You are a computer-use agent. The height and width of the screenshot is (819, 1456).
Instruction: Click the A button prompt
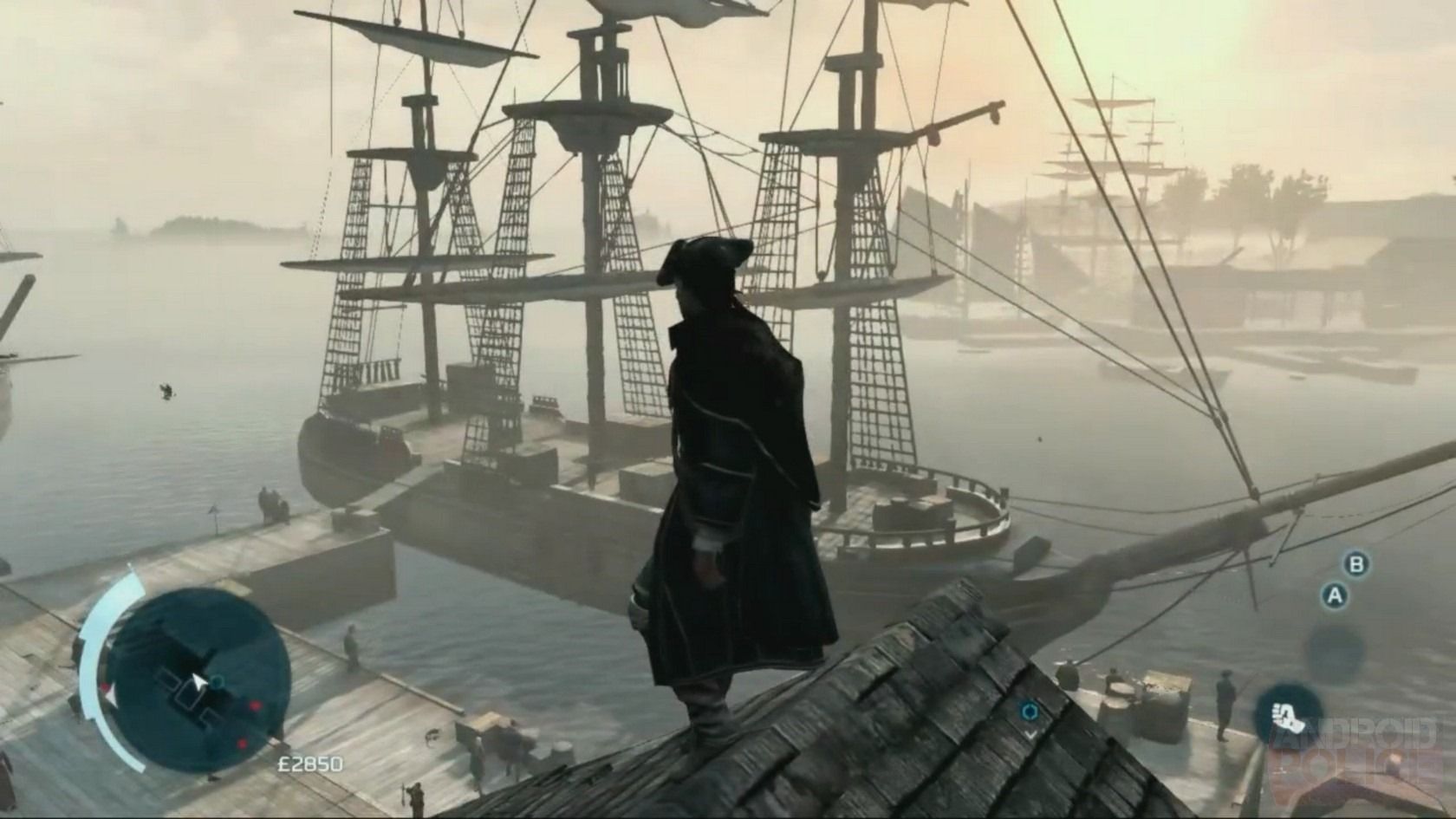point(1334,595)
